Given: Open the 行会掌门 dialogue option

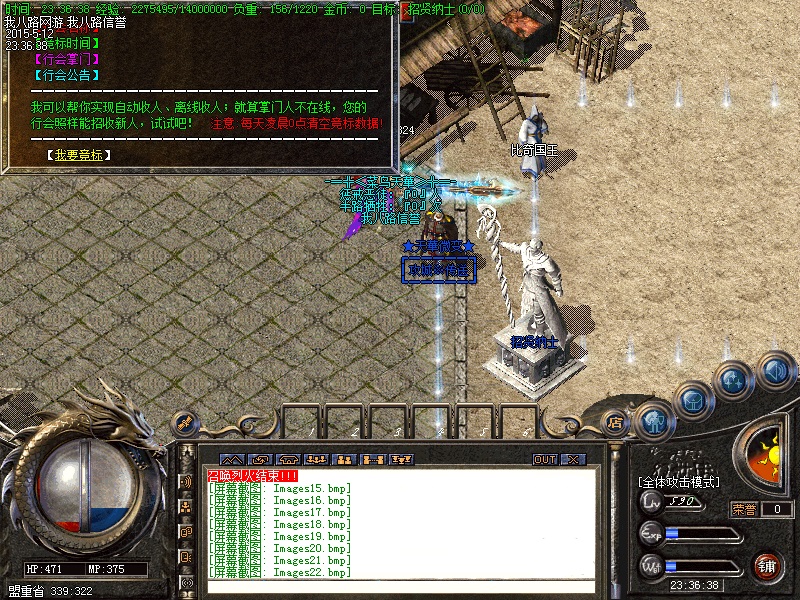Looking at the screenshot, I should (x=67, y=59).
